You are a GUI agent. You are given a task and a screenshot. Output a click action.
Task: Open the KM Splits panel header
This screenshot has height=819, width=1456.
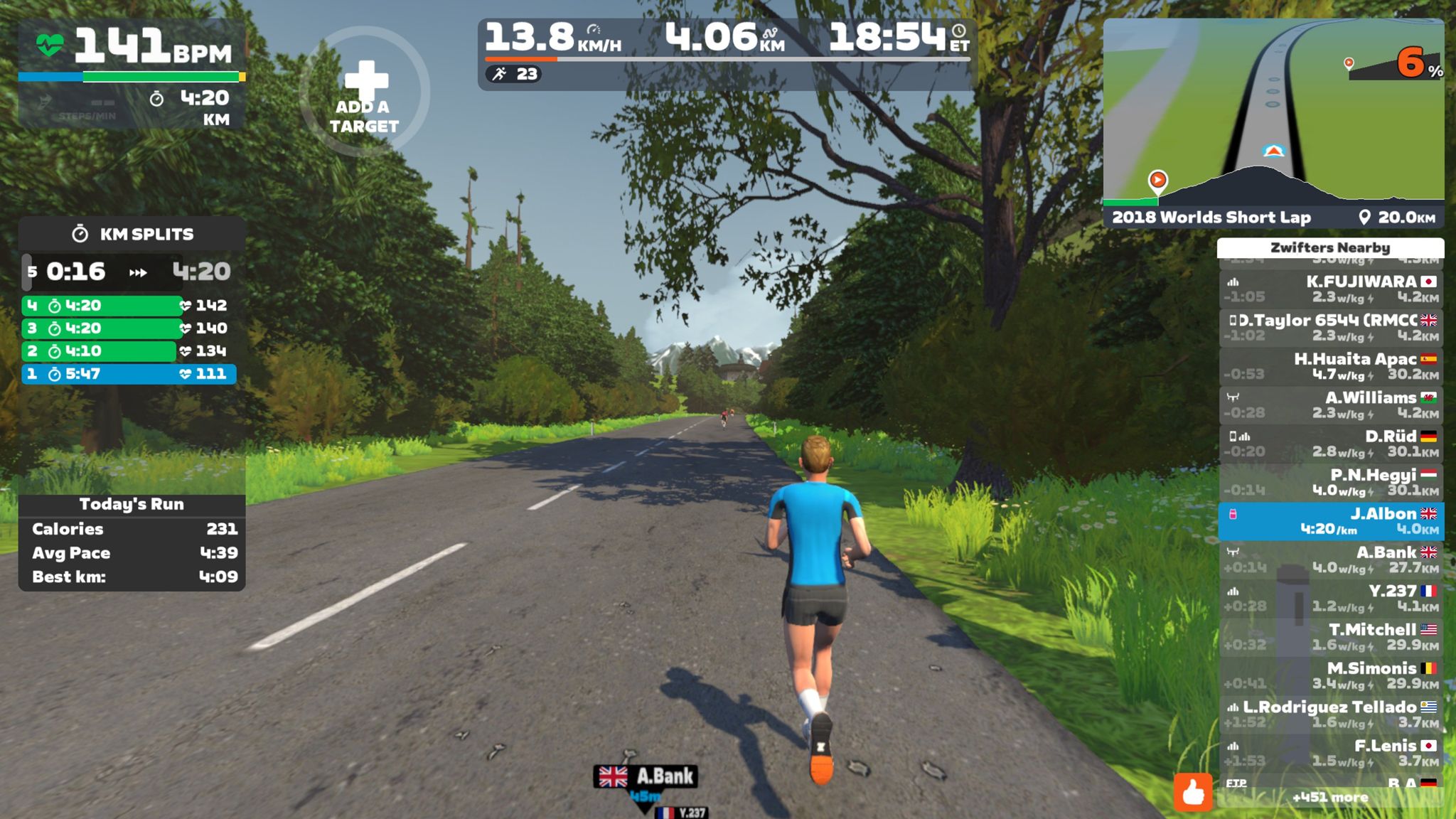[x=132, y=234]
